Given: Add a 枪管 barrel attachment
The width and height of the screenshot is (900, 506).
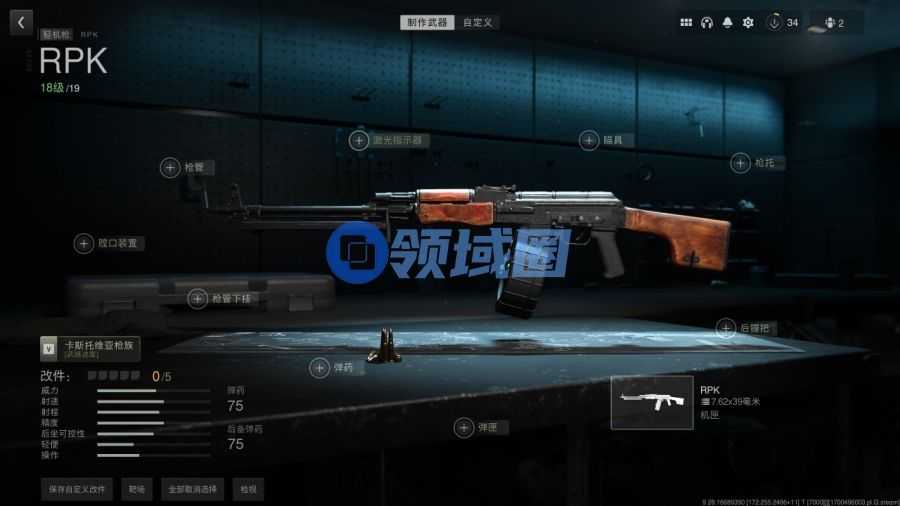Looking at the screenshot, I should coord(170,168).
